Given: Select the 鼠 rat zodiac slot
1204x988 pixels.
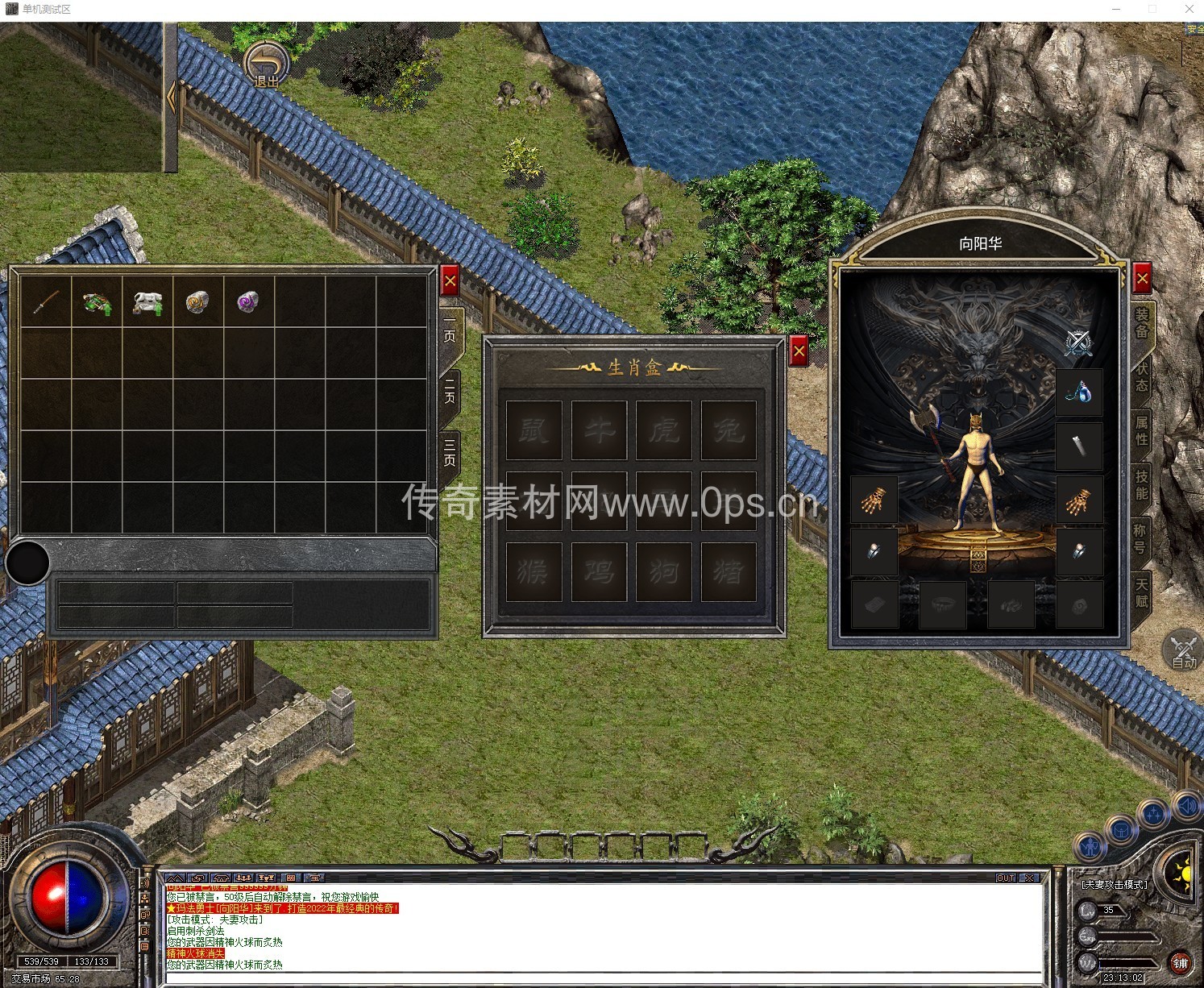Looking at the screenshot, I should 533,430.
